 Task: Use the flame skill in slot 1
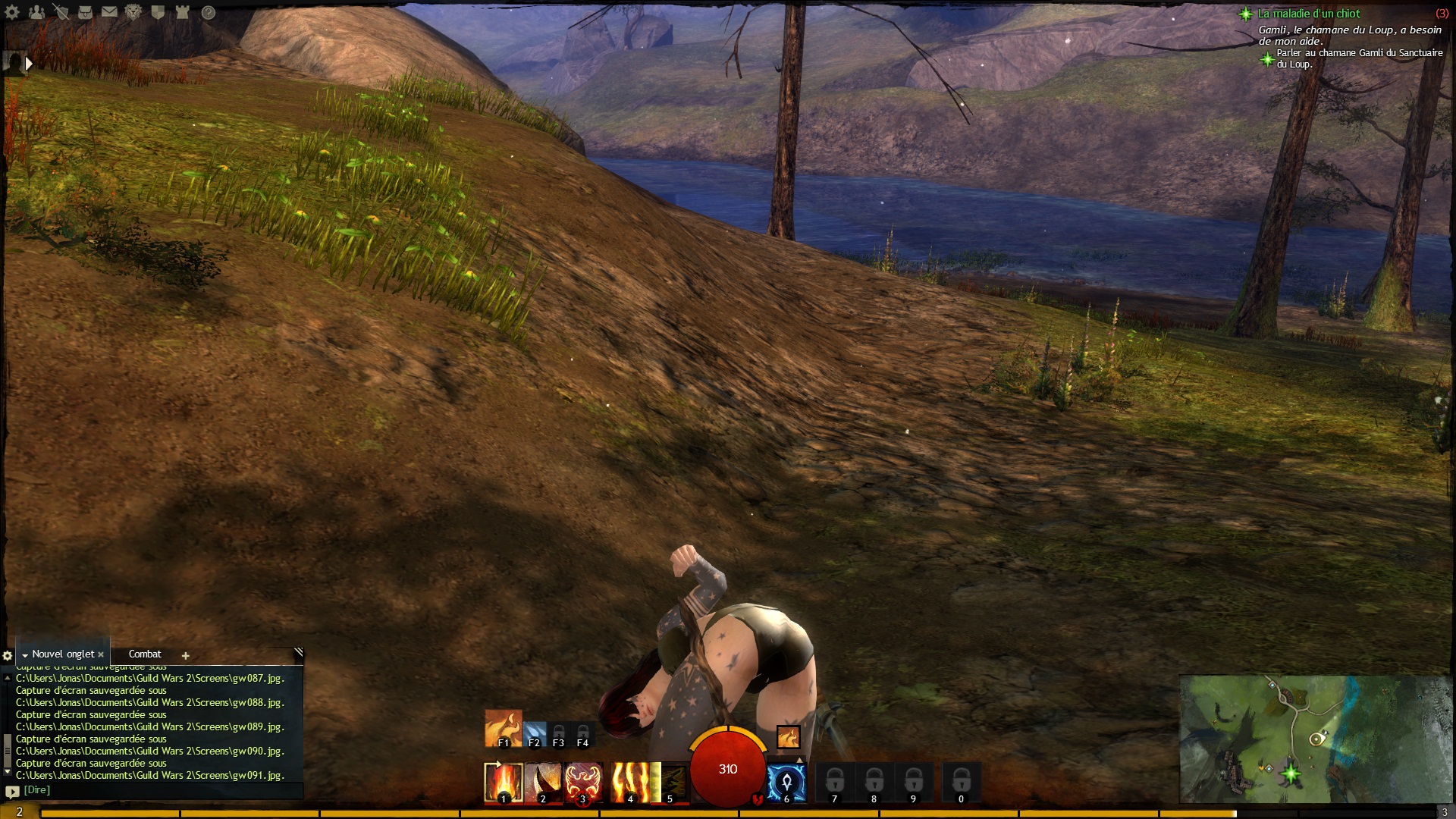(x=504, y=783)
